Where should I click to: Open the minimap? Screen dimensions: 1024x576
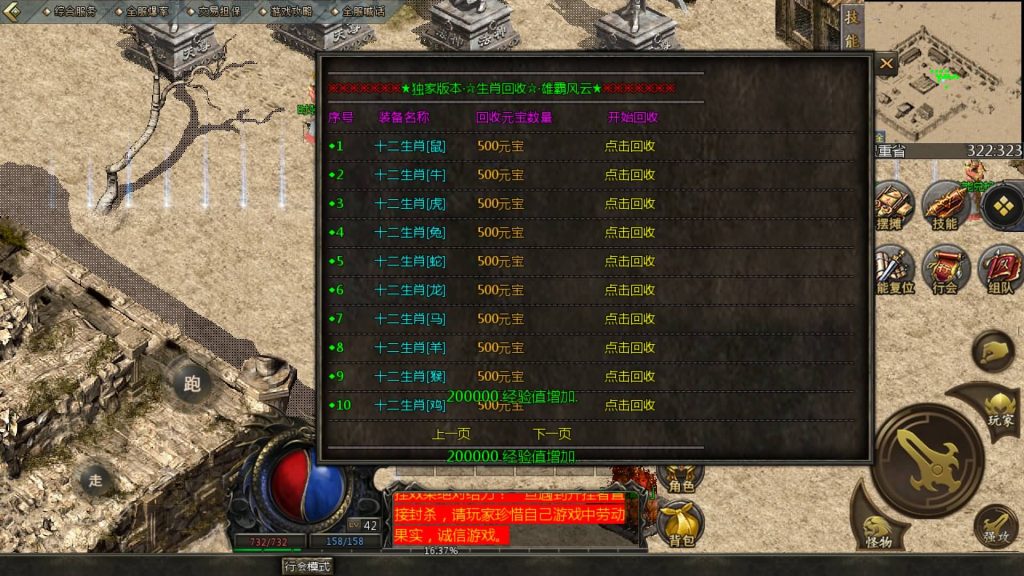pyautogui.click(x=943, y=70)
